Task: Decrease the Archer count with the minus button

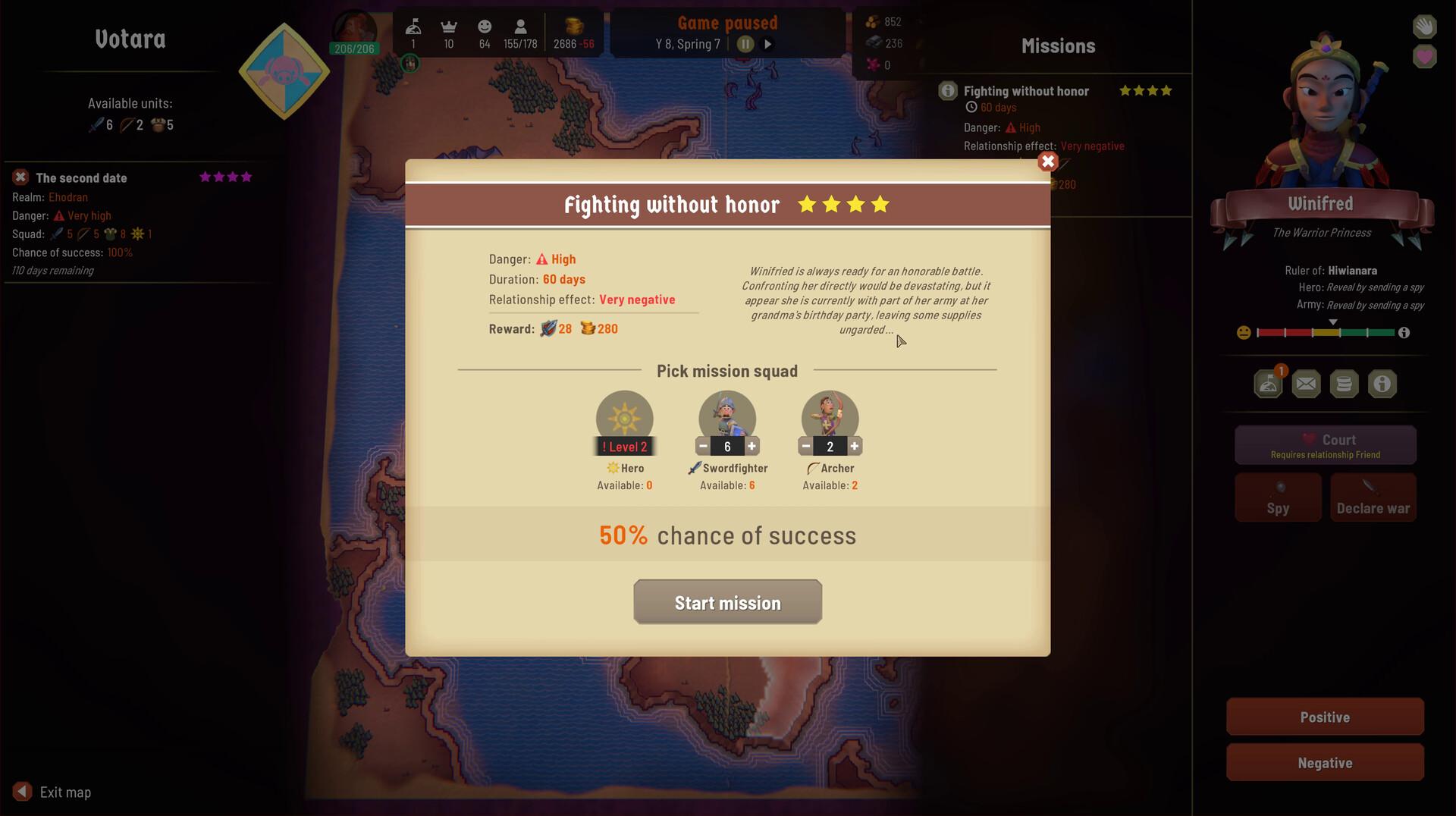Action: (805, 446)
